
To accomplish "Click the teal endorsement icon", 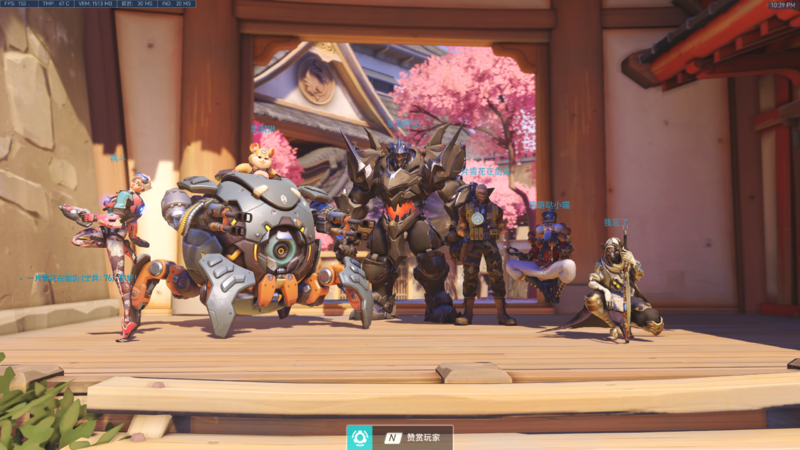I will coord(360,438).
